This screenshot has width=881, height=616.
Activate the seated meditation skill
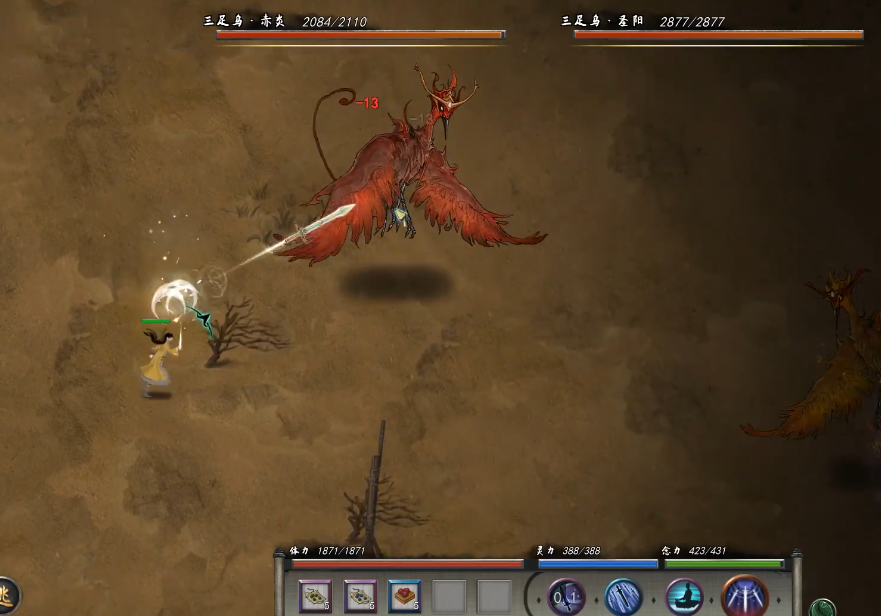685,597
